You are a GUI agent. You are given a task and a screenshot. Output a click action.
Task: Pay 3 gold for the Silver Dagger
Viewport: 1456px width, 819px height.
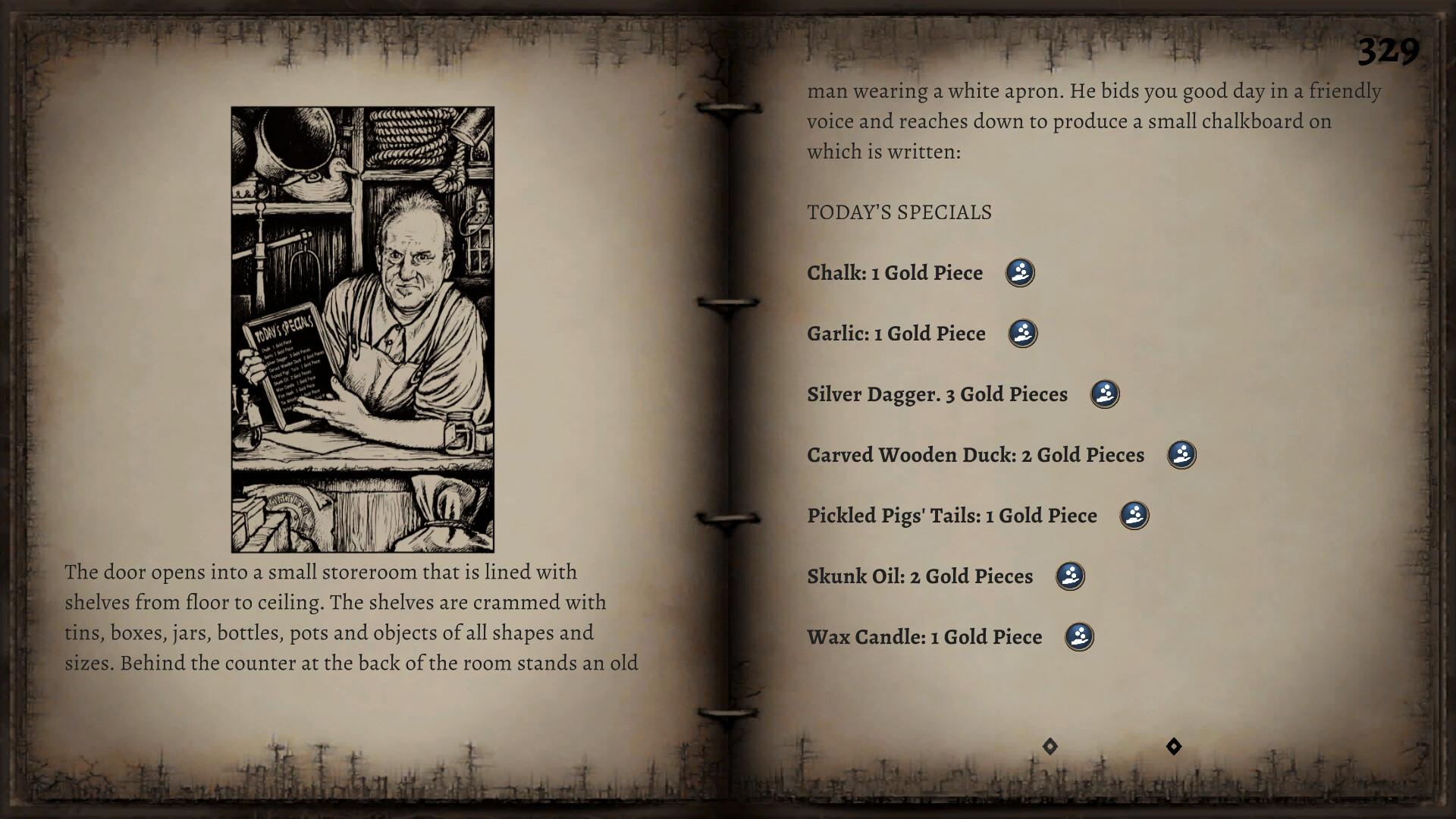click(1105, 394)
